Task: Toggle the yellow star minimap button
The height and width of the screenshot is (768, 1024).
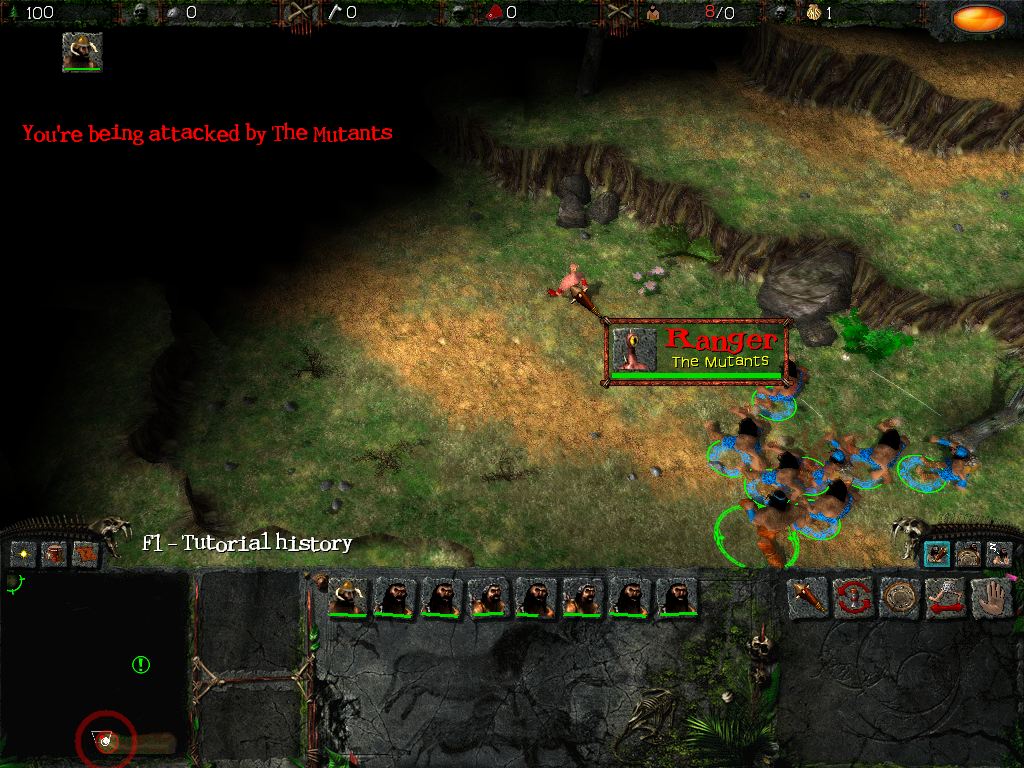Action: click(x=23, y=553)
